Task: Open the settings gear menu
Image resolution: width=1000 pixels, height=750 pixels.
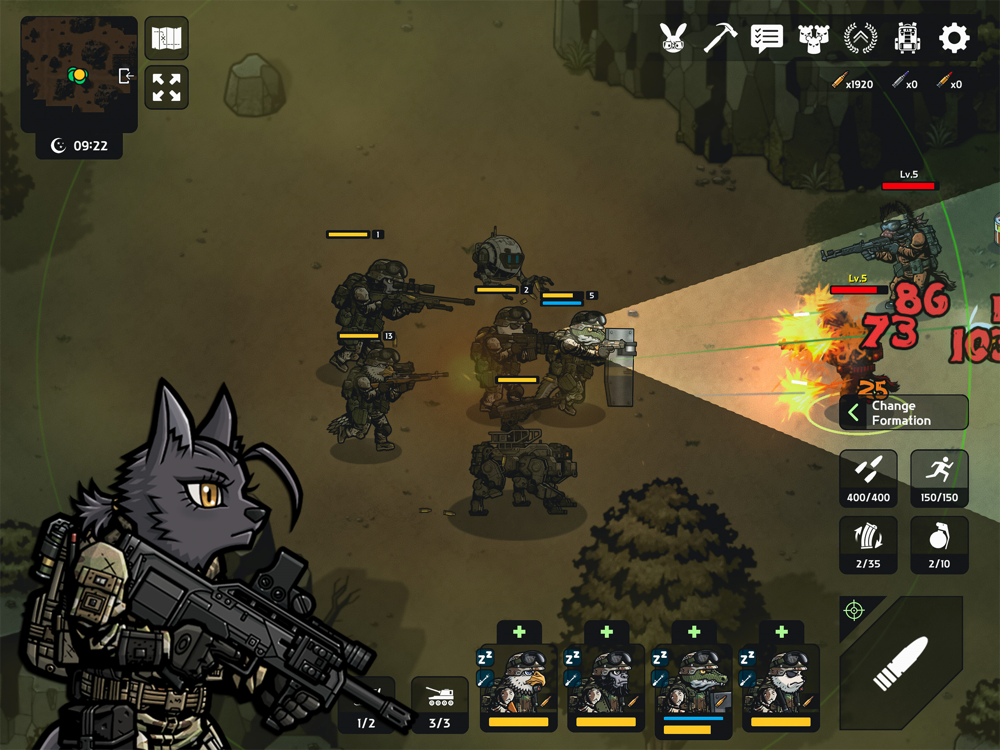Action: (954, 39)
